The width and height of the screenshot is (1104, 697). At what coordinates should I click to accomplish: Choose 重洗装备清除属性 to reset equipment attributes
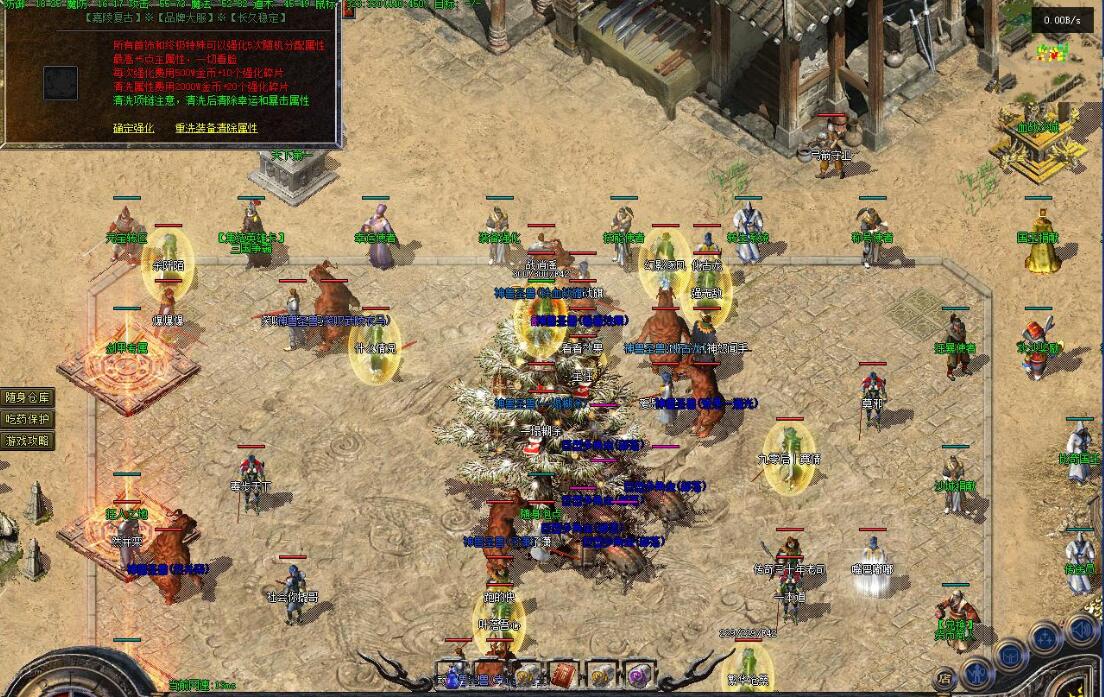coord(216,128)
